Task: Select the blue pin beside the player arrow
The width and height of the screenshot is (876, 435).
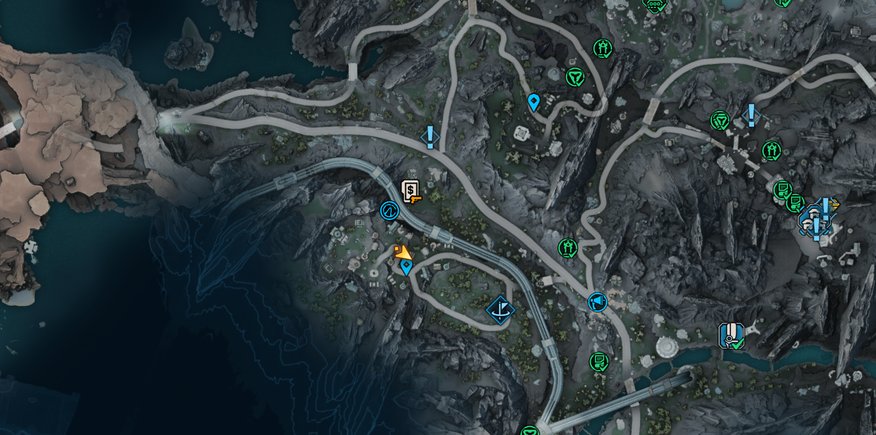Action: [407, 267]
